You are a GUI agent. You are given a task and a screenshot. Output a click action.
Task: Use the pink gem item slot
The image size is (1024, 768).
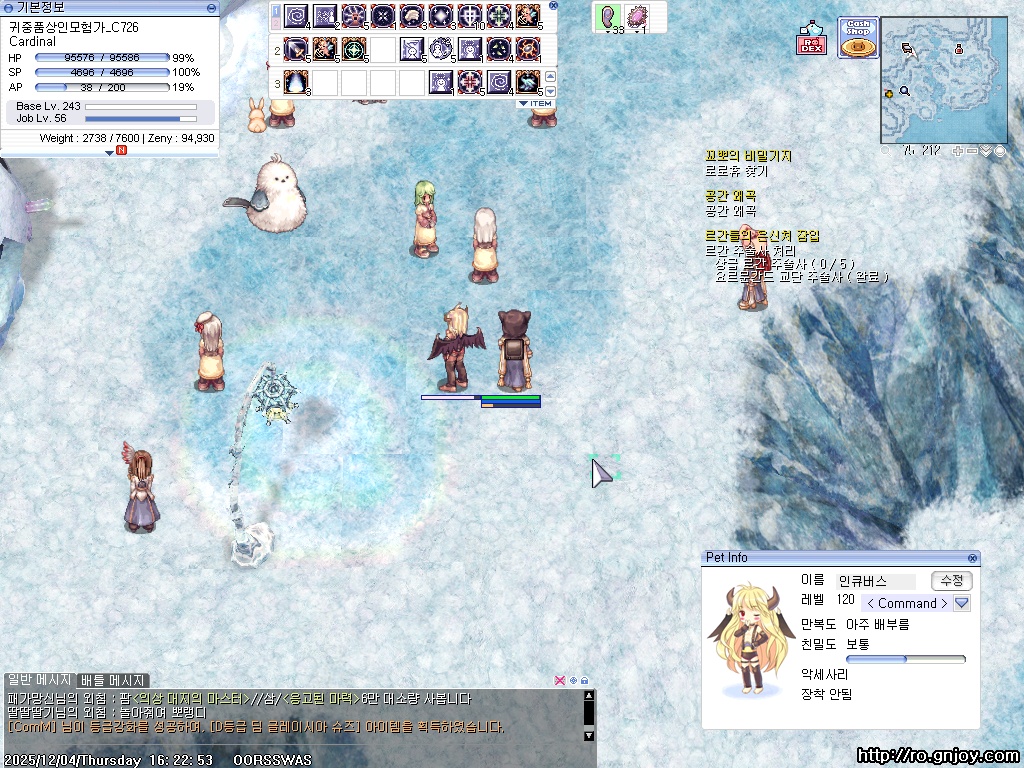pyautogui.click(x=636, y=16)
